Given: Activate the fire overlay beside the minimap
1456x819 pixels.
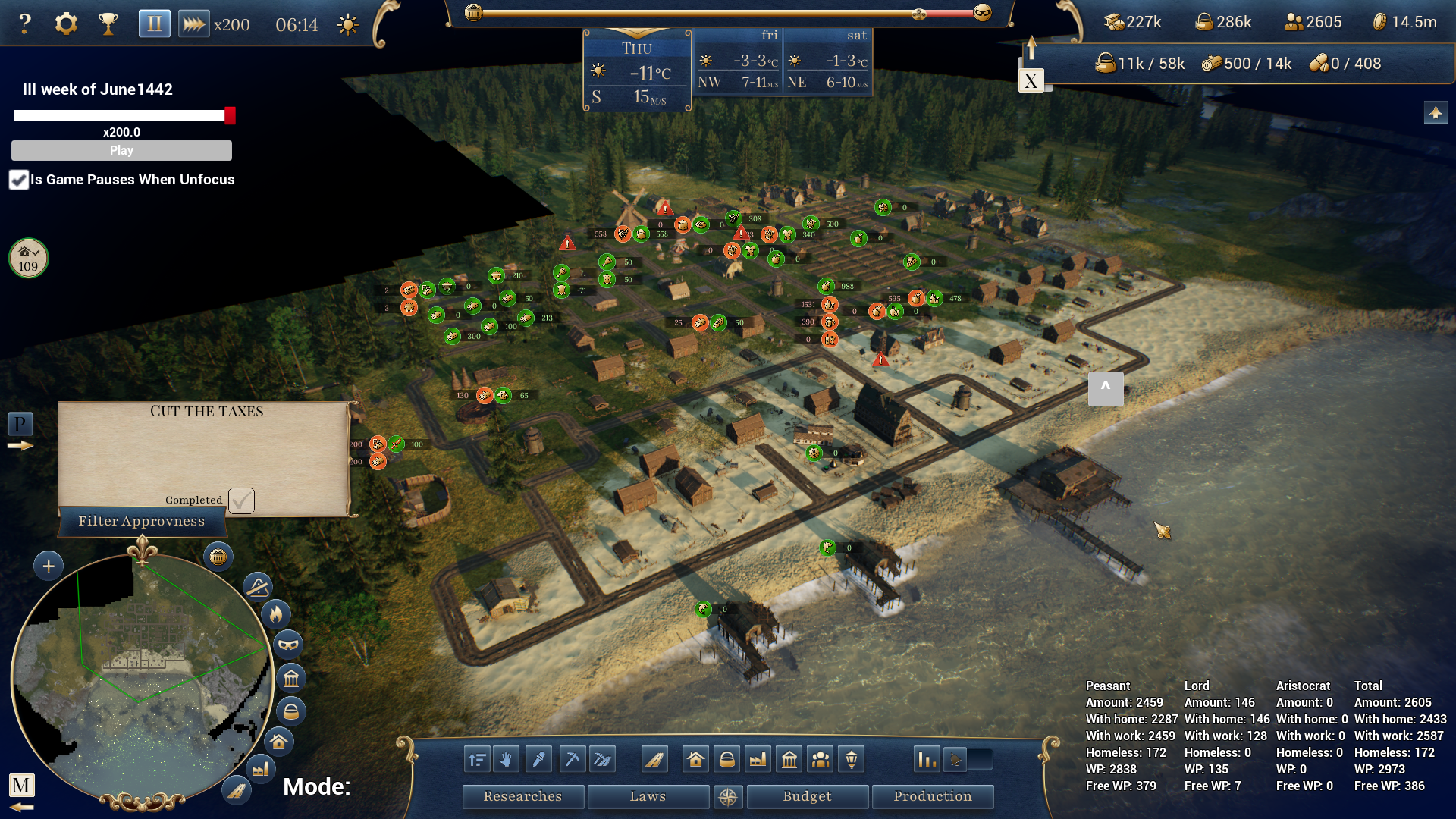Looking at the screenshot, I should (x=276, y=613).
